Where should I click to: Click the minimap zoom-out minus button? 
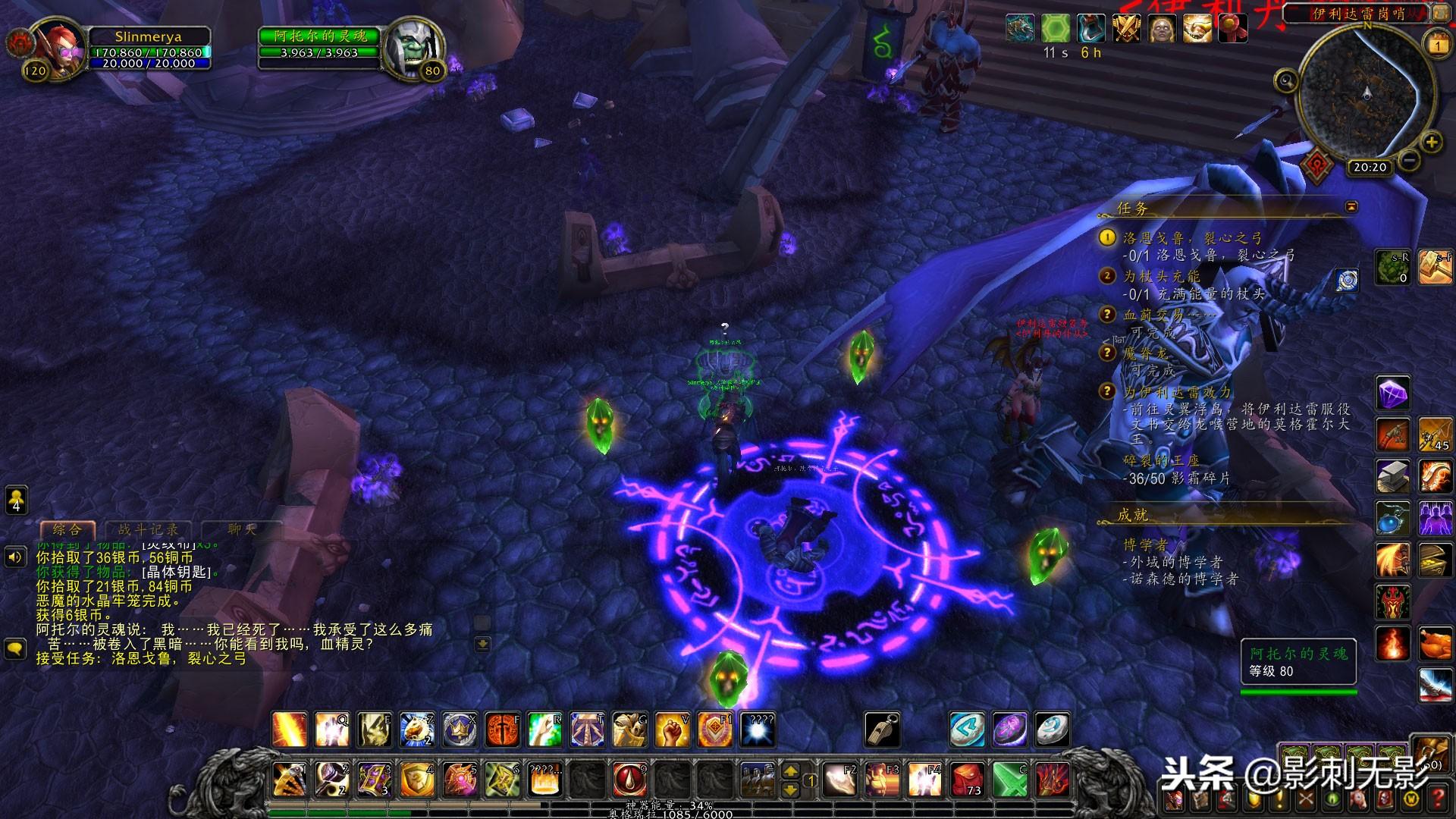pos(1408,161)
